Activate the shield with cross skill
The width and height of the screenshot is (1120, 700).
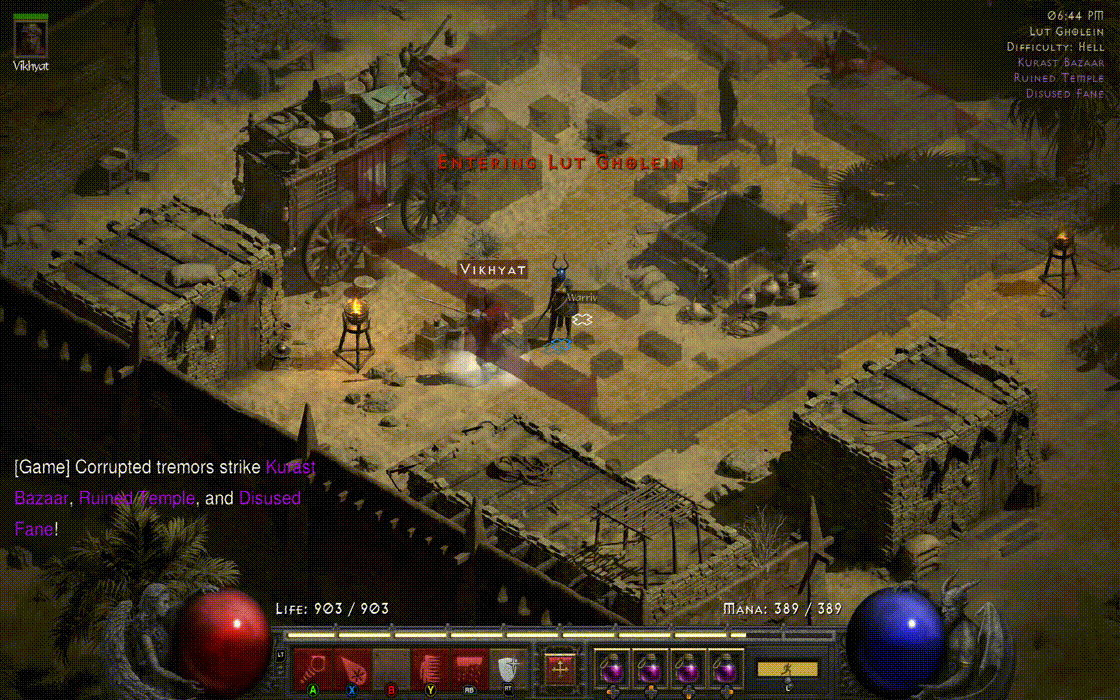(508, 667)
